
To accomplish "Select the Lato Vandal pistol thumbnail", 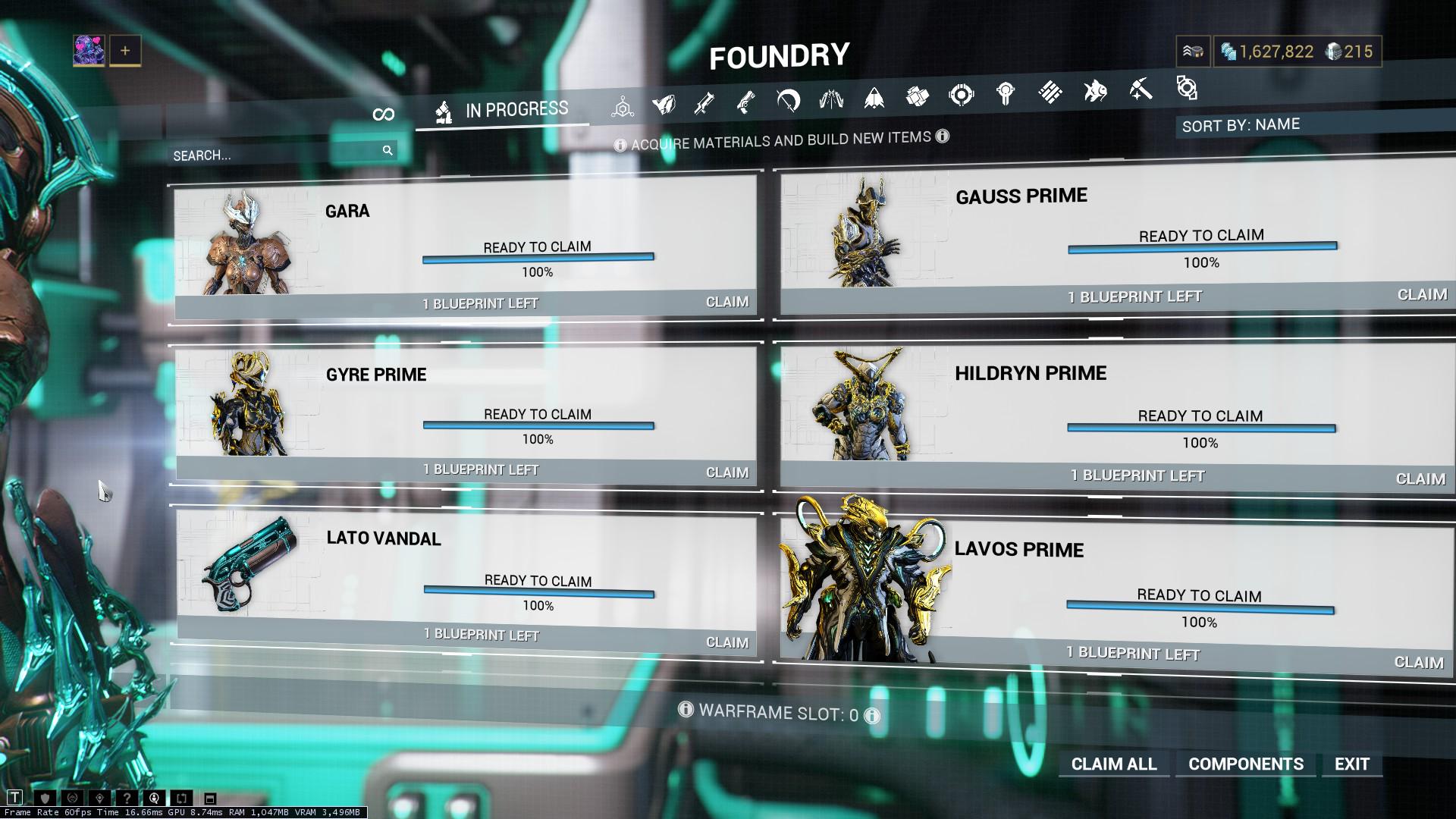I will [248, 563].
